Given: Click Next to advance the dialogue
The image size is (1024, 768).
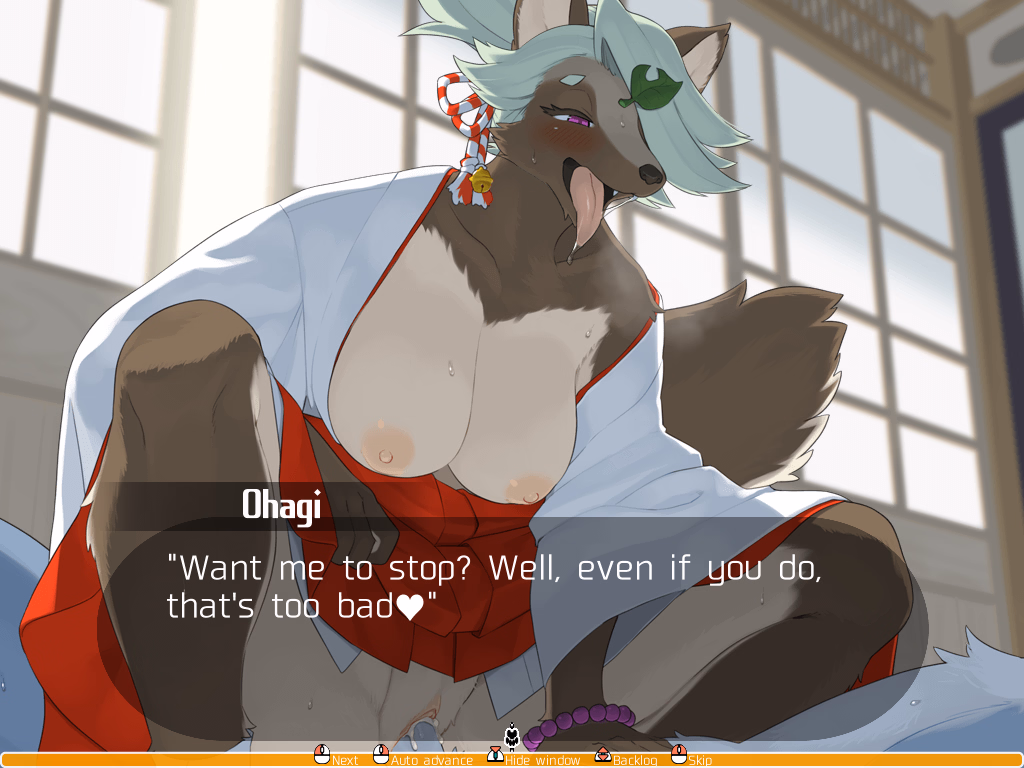Looking at the screenshot, I should tap(336, 759).
